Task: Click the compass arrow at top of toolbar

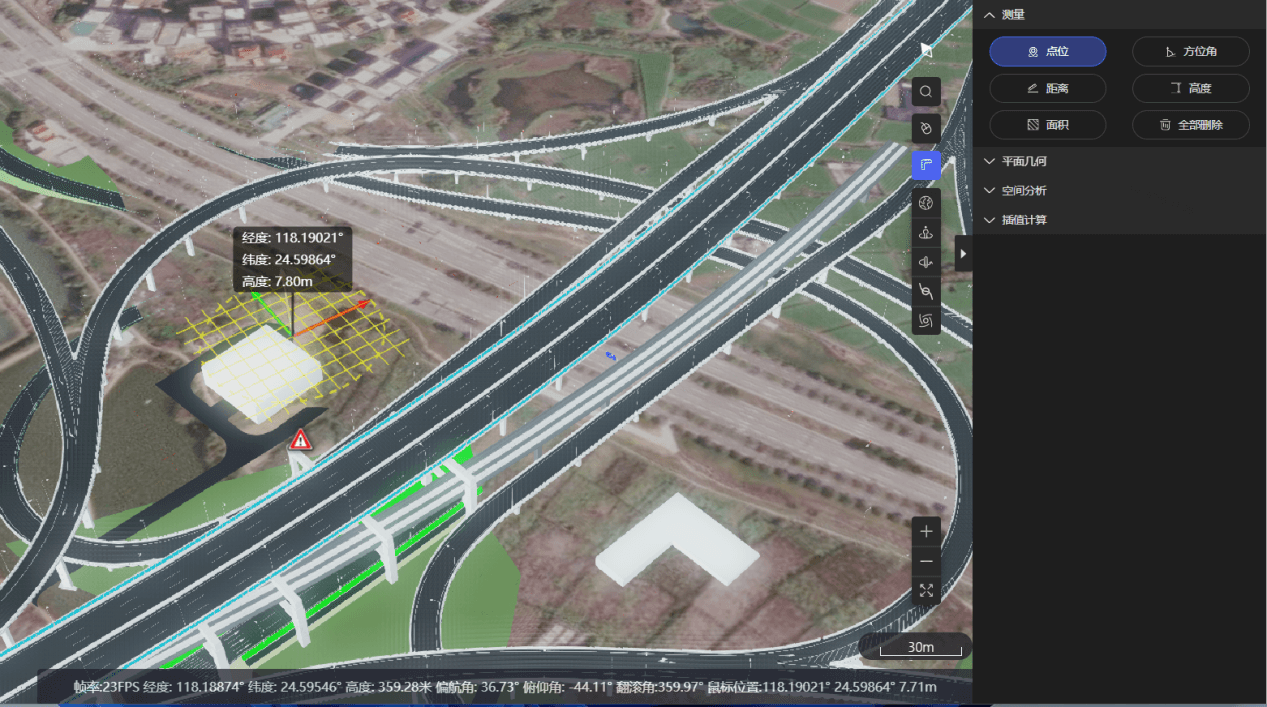Action: coord(926,48)
